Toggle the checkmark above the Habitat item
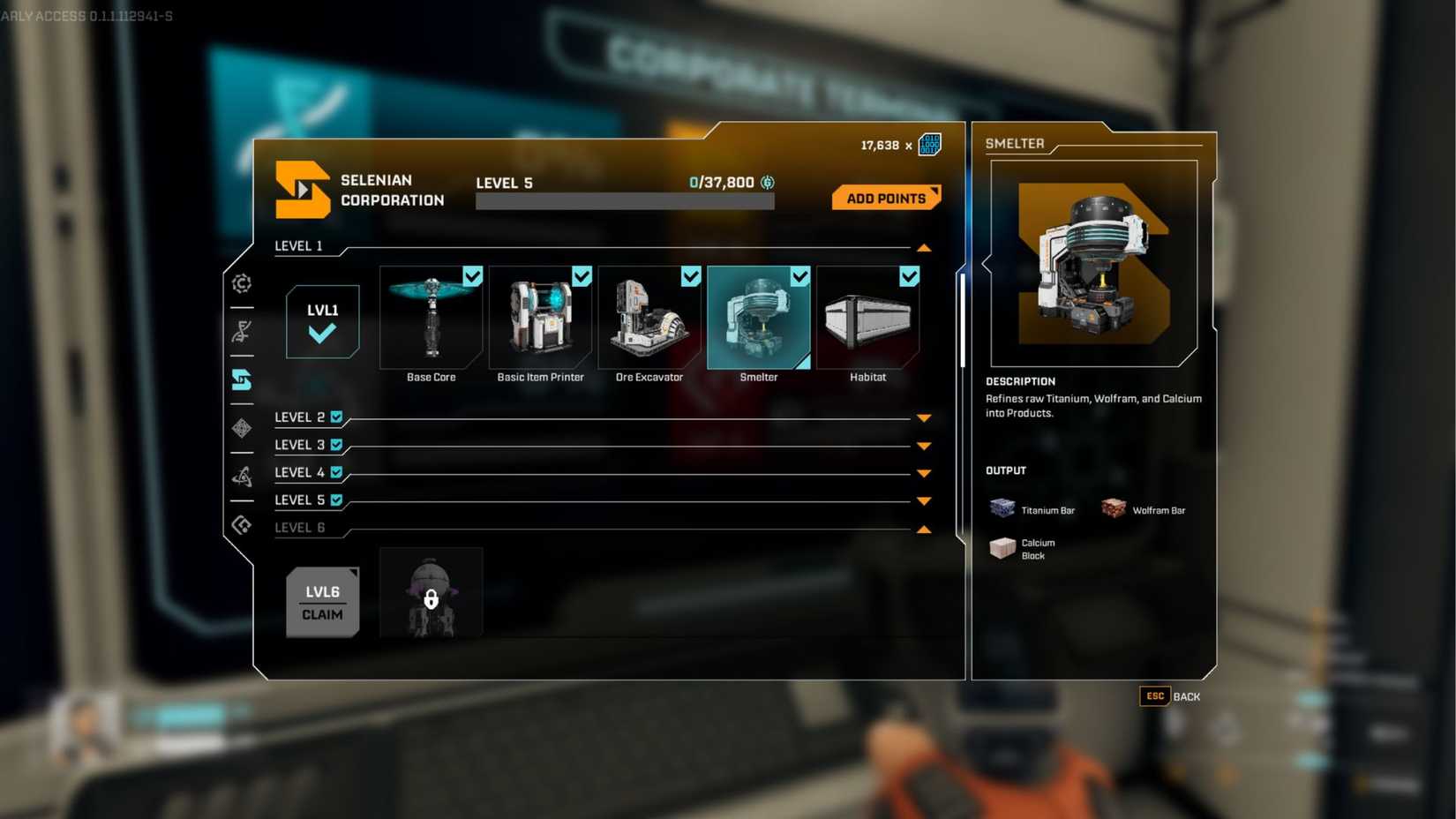This screenshot has height=819, width=1456. tap(910, 276)
